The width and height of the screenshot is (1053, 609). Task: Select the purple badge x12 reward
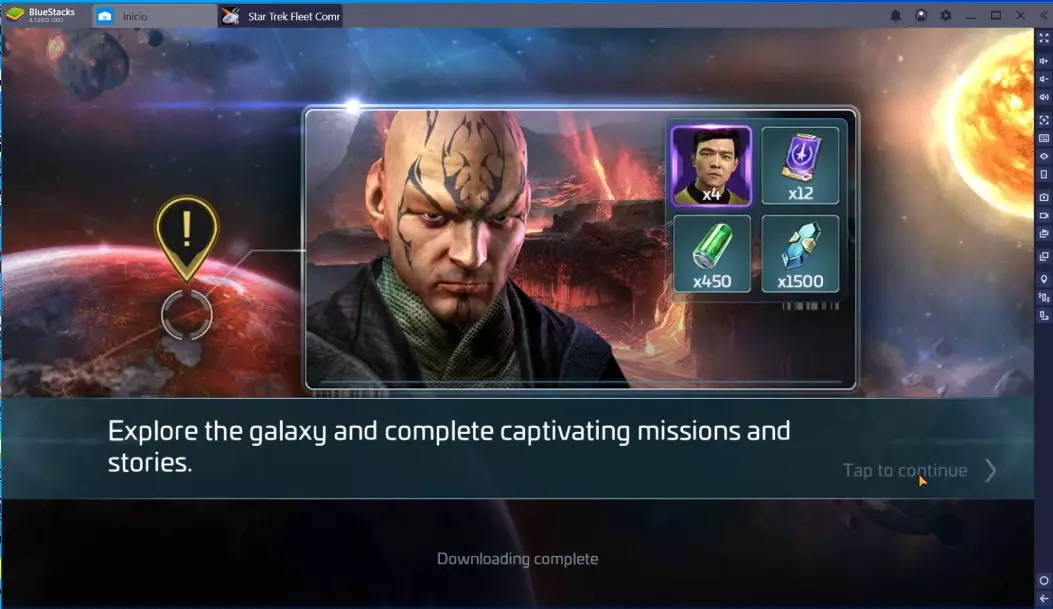pos(800,165)
